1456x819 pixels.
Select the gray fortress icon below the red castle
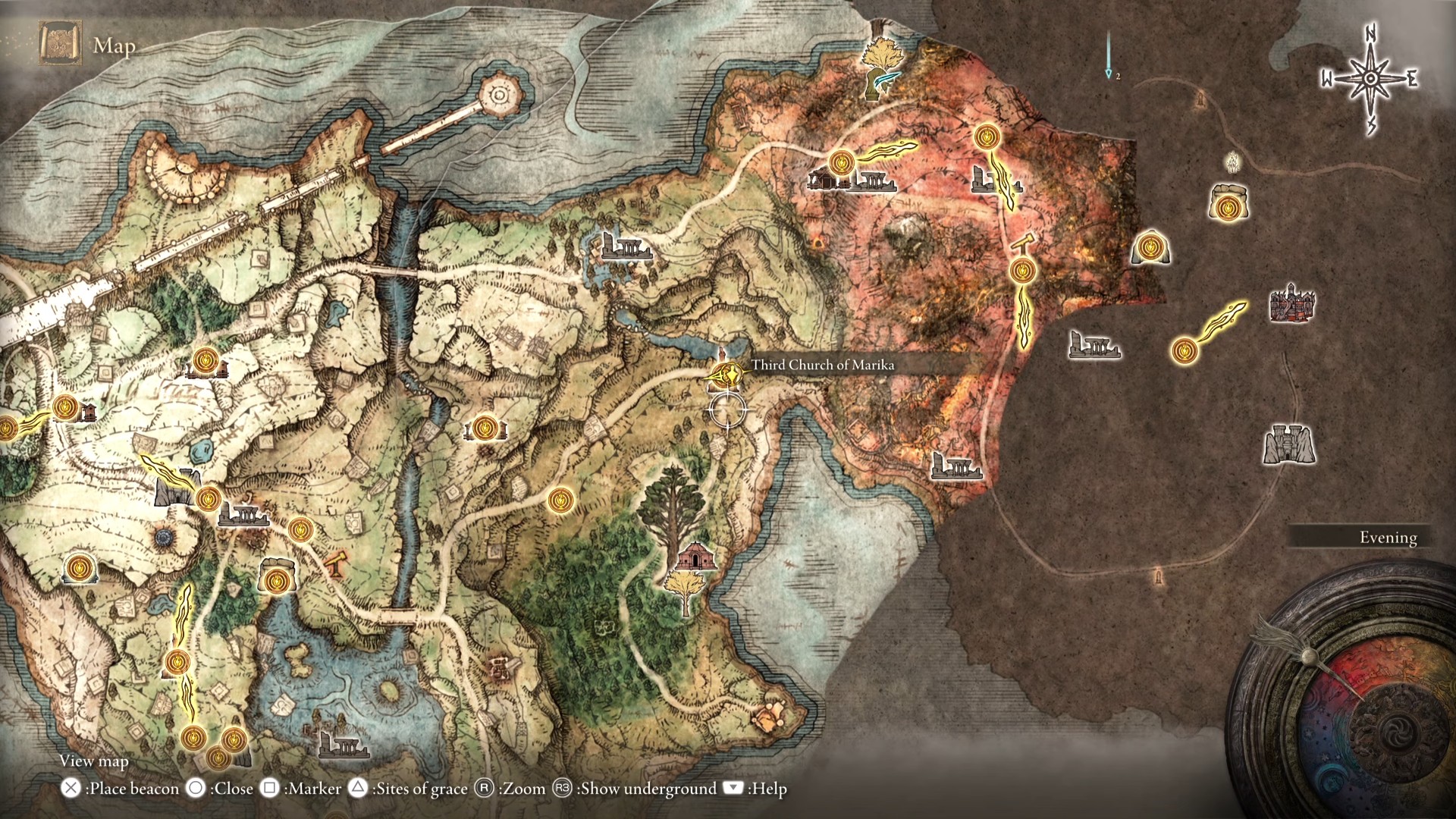click(1288, 444)
